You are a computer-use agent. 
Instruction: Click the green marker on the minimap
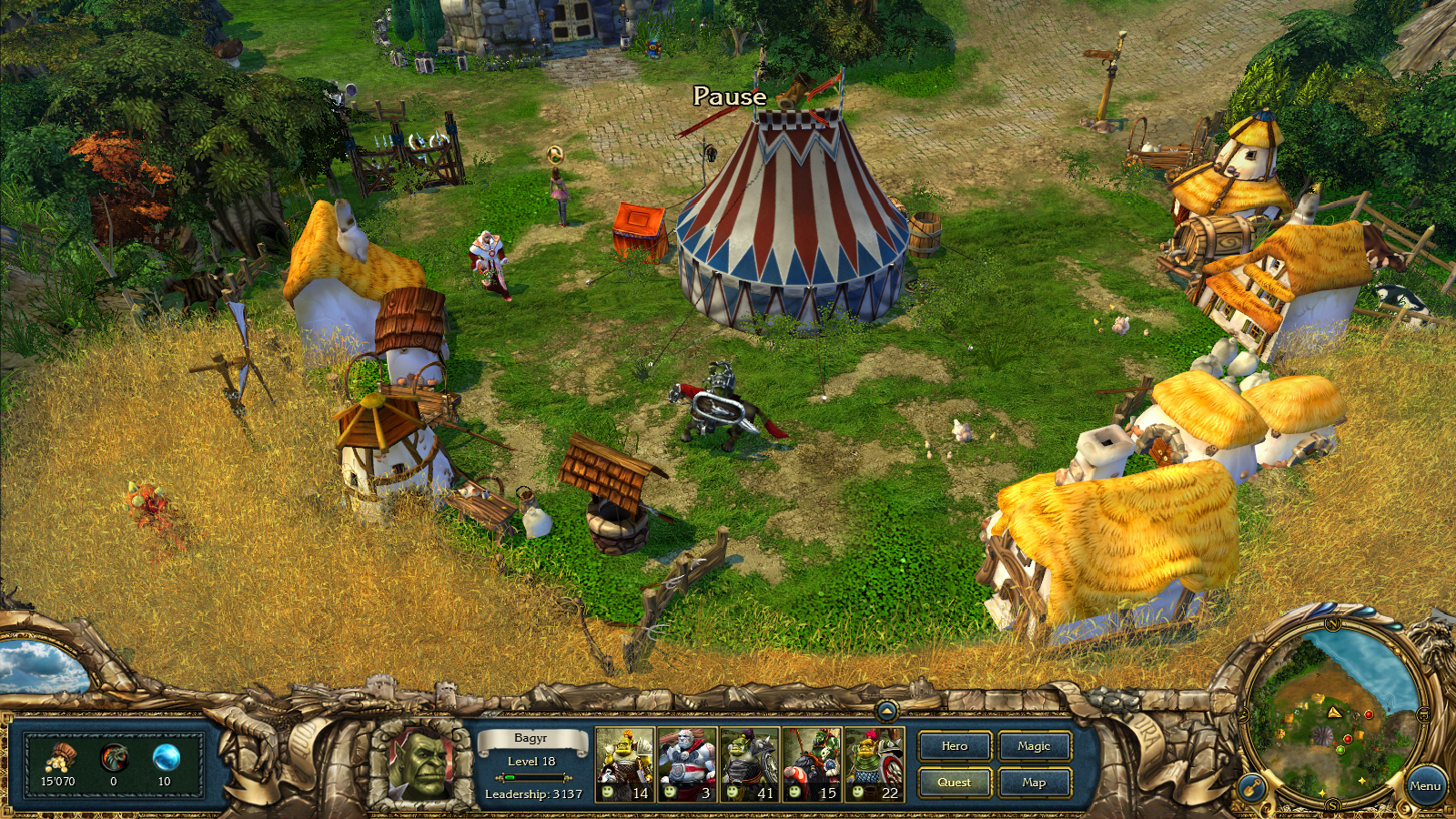(x=1340, y=750)
